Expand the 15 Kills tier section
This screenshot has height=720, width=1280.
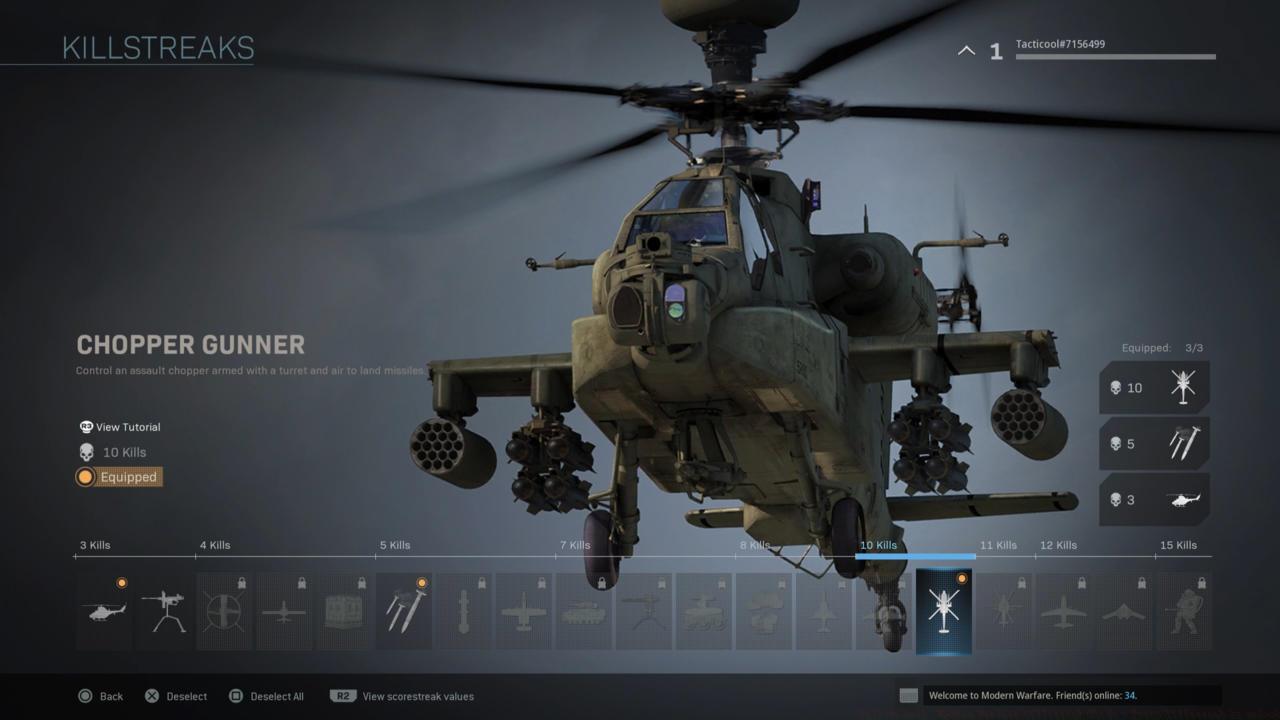(x=1180, y=545)
